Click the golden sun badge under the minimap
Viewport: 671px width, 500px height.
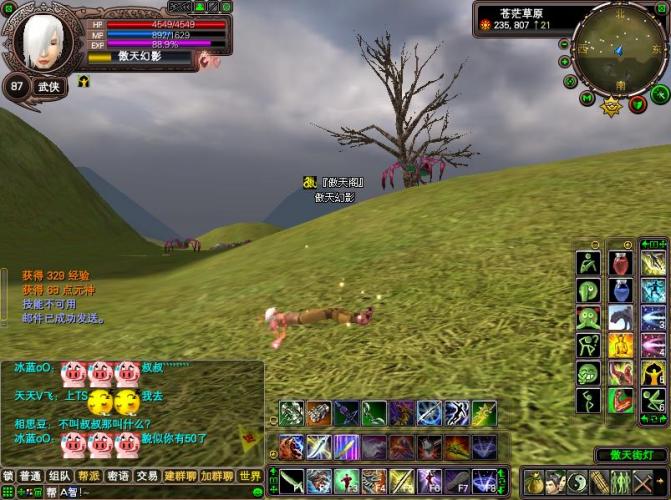[x=612, y=106]
